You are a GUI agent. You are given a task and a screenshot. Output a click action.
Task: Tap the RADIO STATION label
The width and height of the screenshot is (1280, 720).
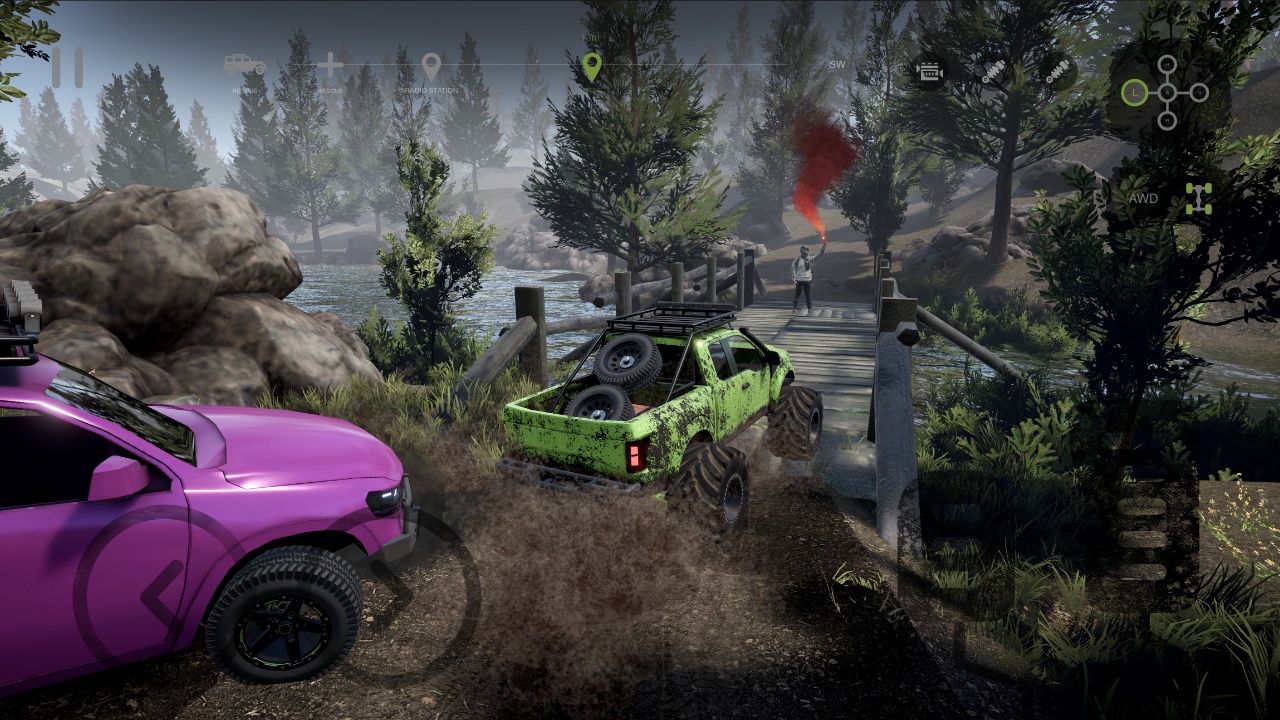click(430, 88)
